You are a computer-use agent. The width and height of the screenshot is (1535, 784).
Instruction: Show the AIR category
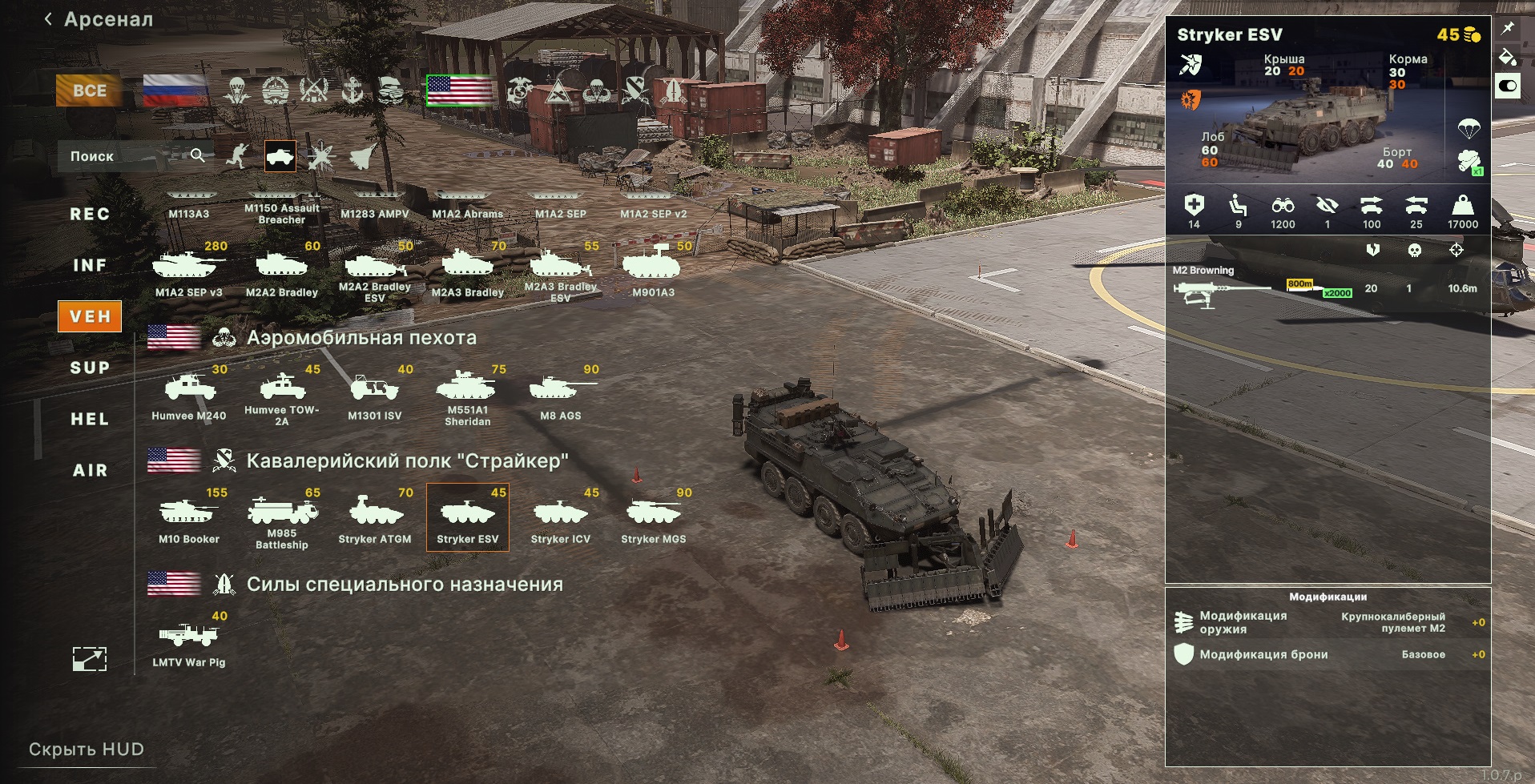coord(90,470)
